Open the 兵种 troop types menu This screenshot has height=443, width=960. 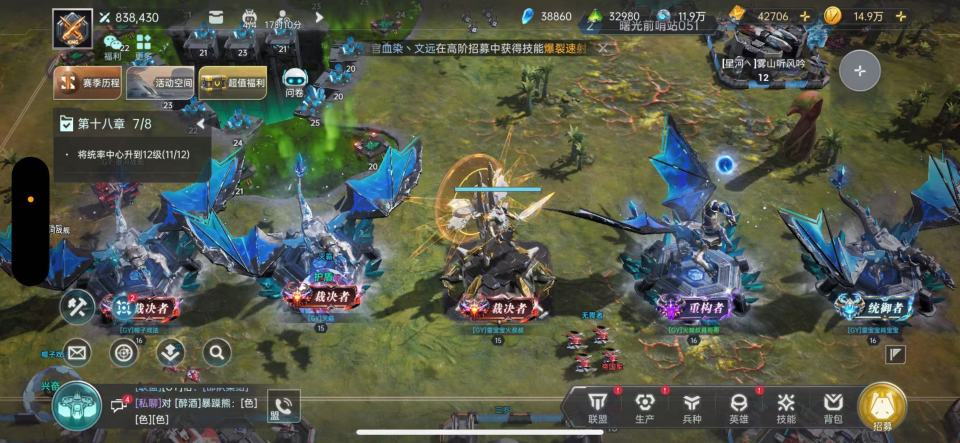tap(692, 406)
